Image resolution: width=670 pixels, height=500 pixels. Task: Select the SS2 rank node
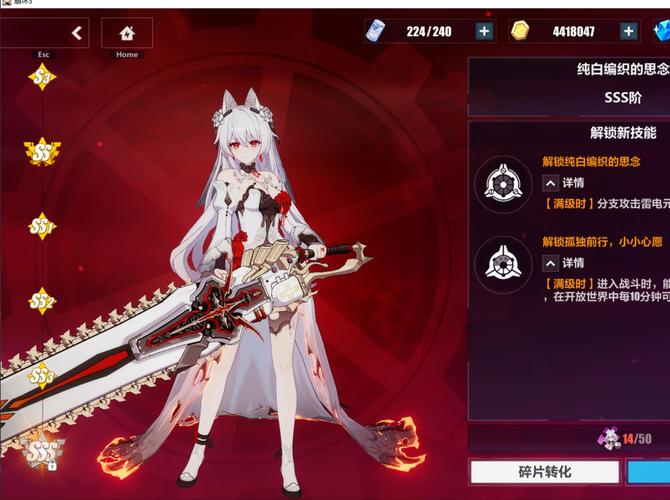click(42, 300)
